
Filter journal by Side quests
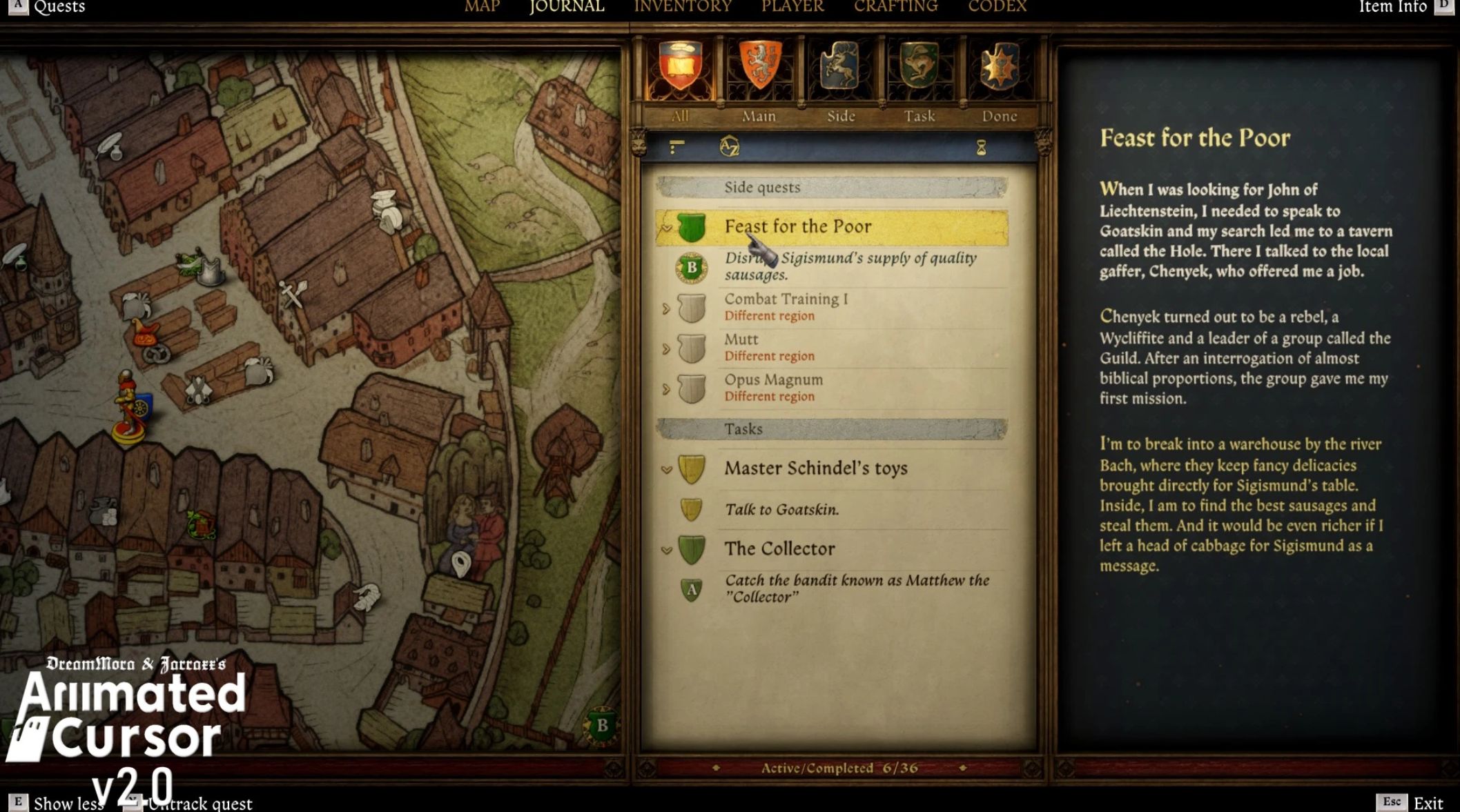tap(840, 76)
